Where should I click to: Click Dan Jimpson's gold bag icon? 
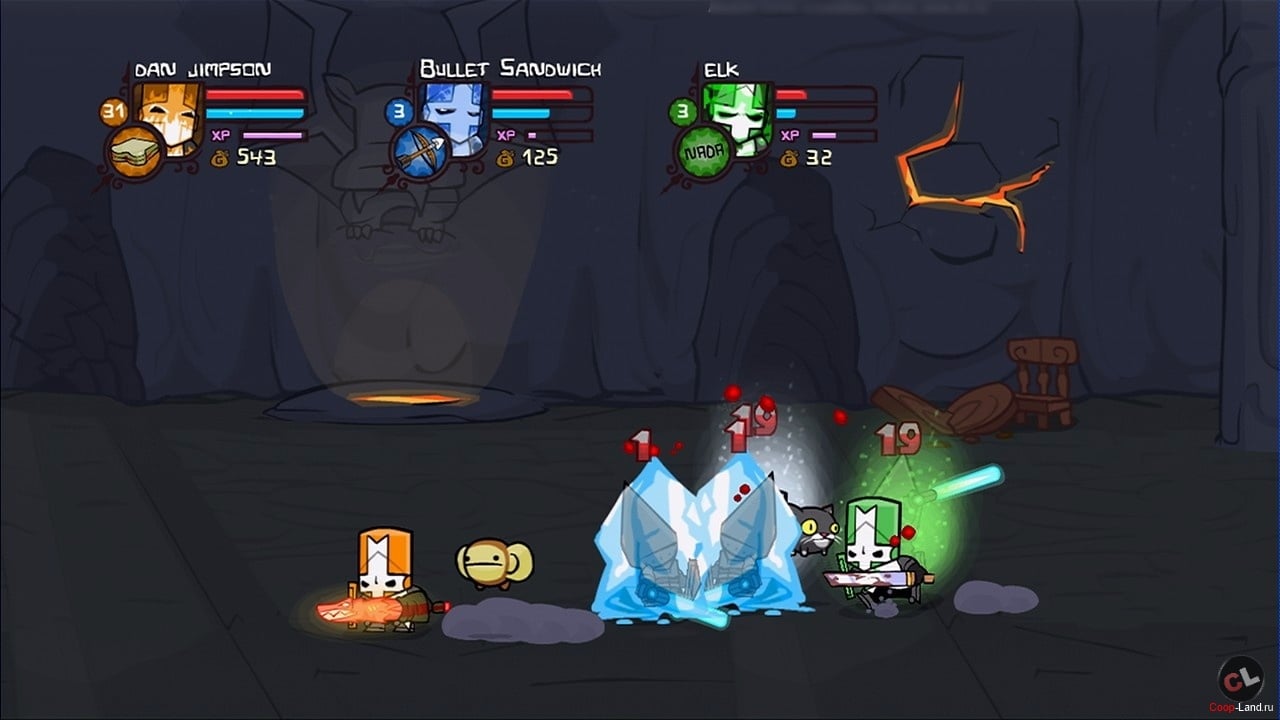[x=221, y=155]
